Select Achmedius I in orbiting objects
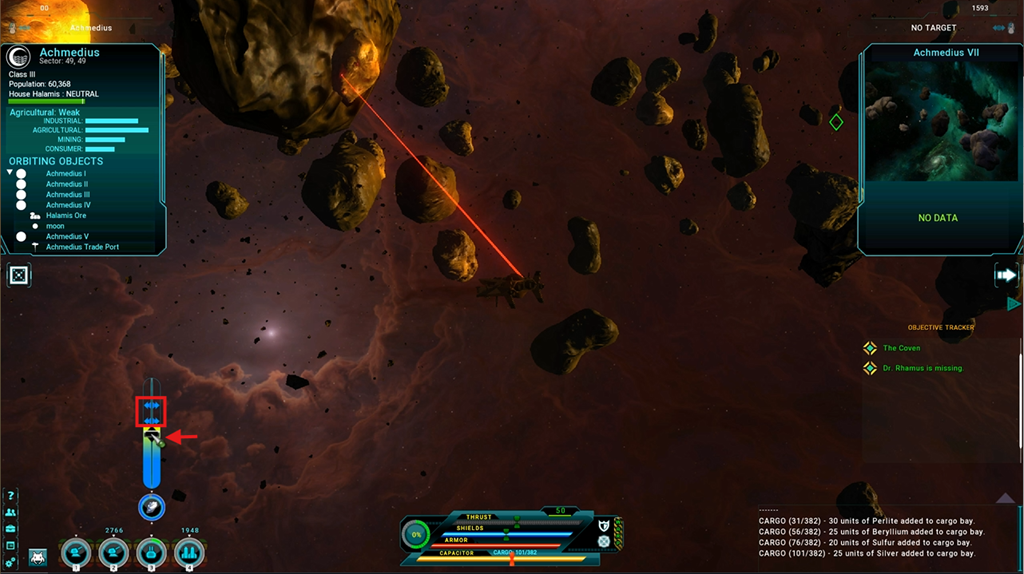This screenshot has width=1024, height=574. (66, 174)
